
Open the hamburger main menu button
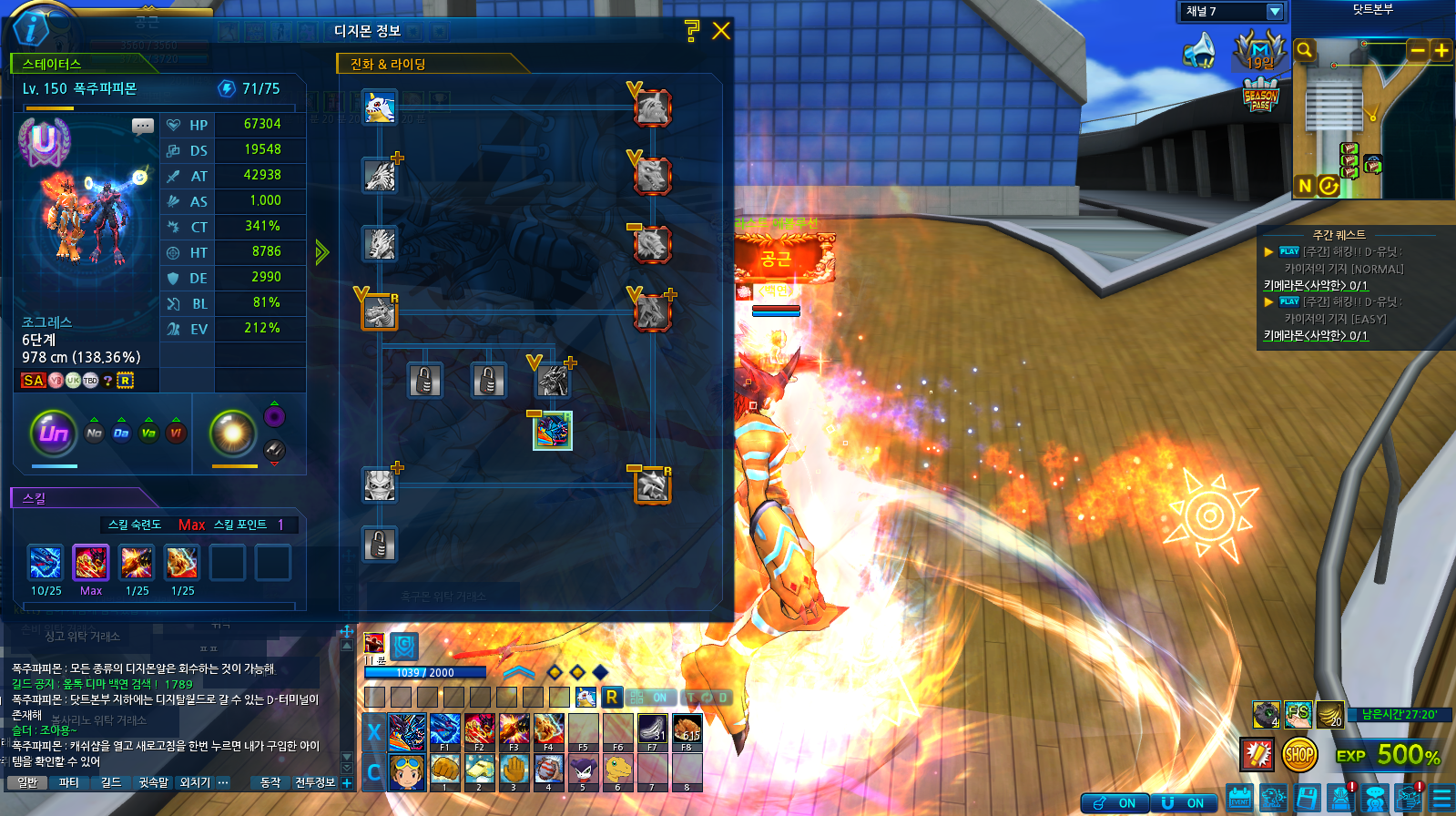point(1441,799)
